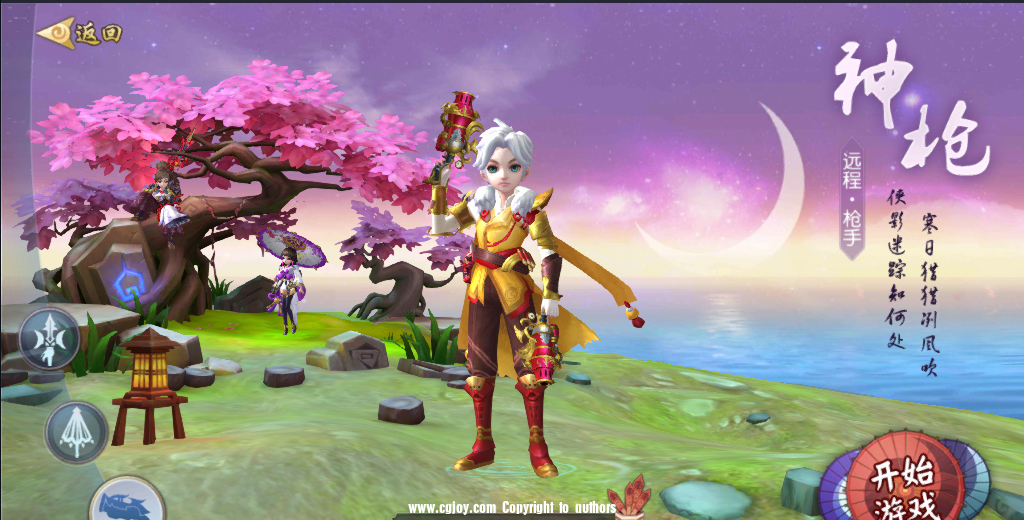Select the blue dragon gun class icon
This screenshot has height=520, width=1024.
127,502
